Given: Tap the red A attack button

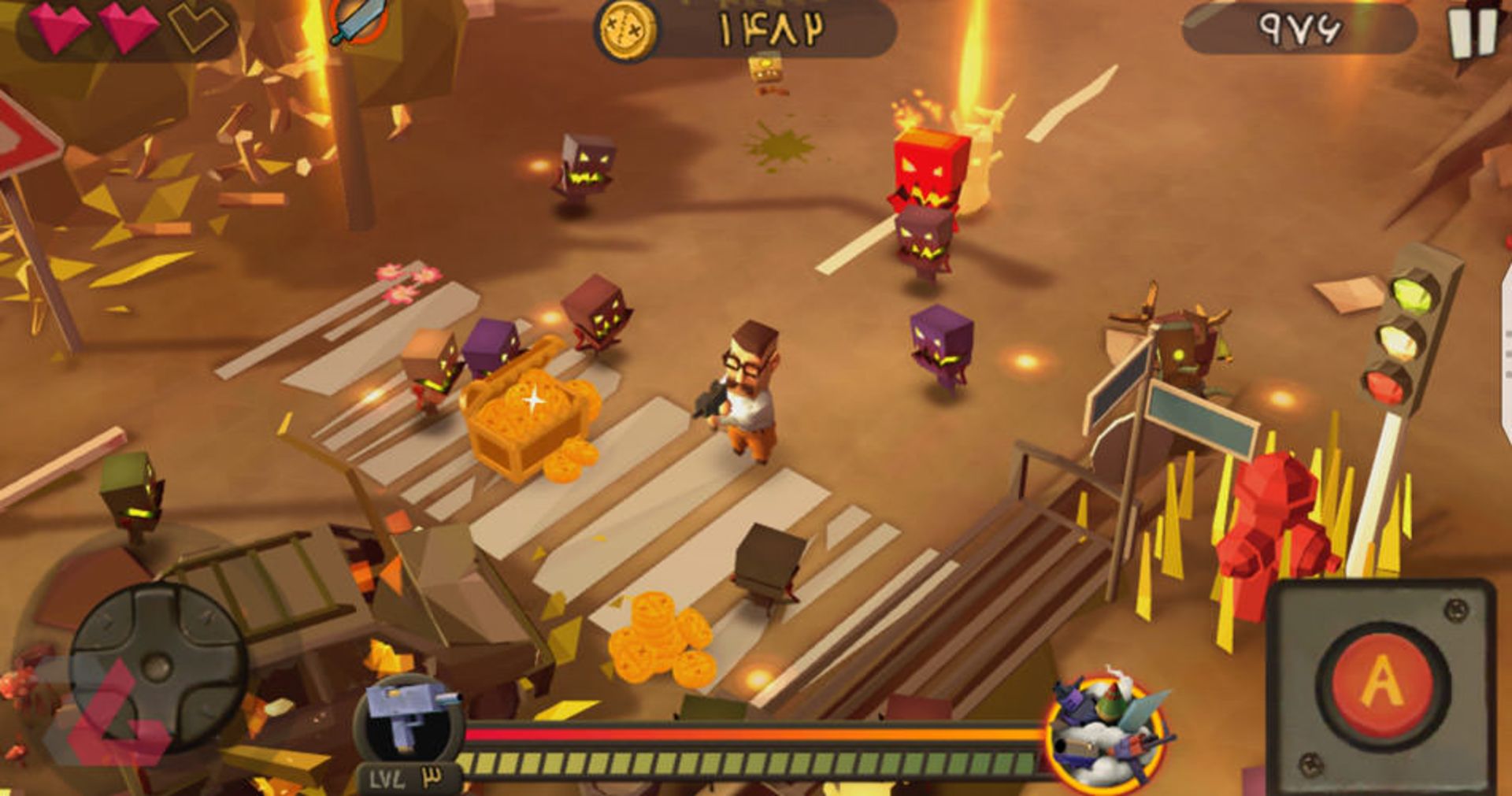Looking at the screenshot, I should pos(1382,682).
